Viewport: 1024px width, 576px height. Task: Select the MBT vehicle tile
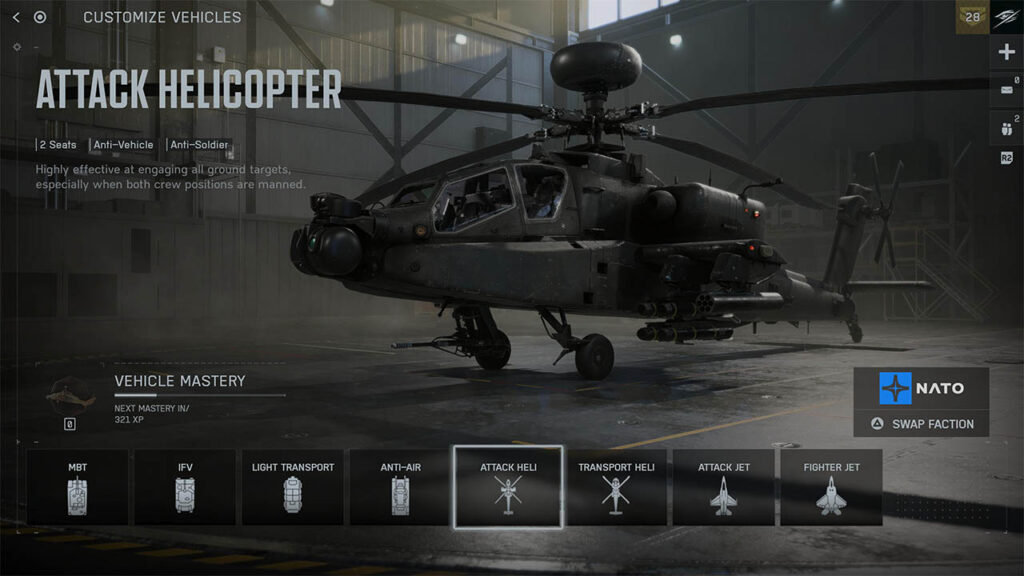pyautogui.click(x=77, y=487)
